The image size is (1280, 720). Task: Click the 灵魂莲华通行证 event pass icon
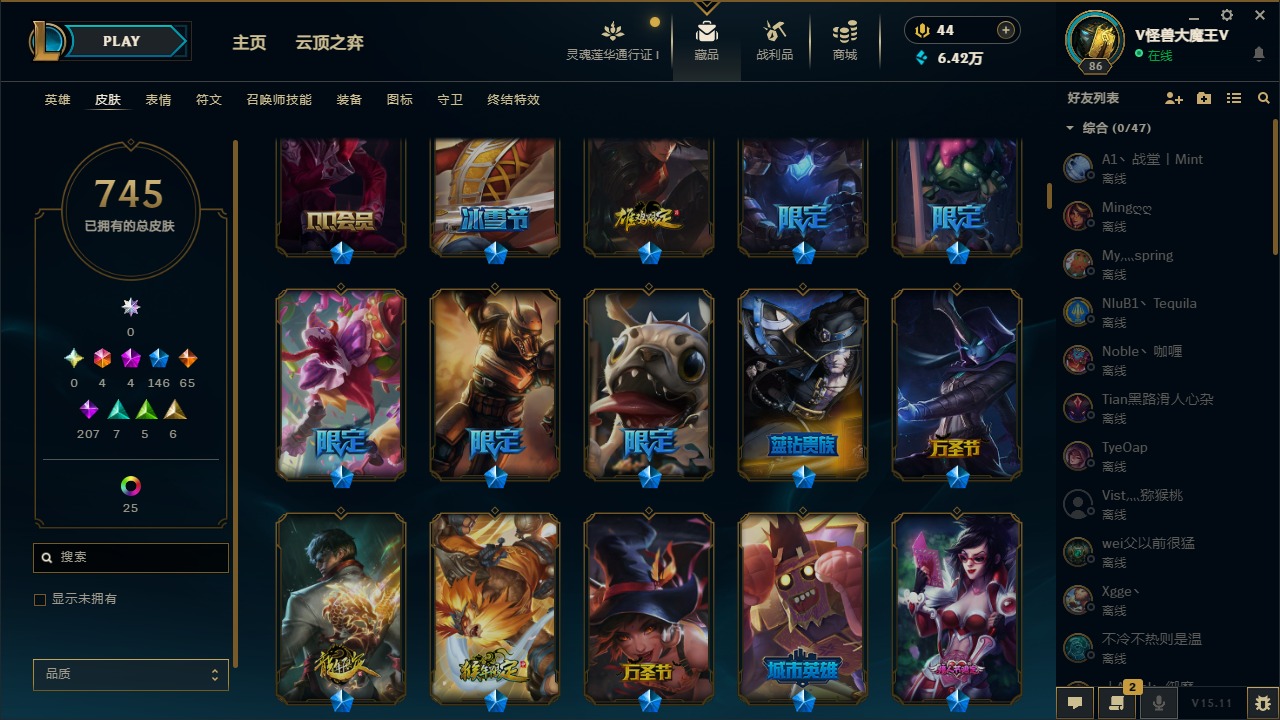click(613, 30)
